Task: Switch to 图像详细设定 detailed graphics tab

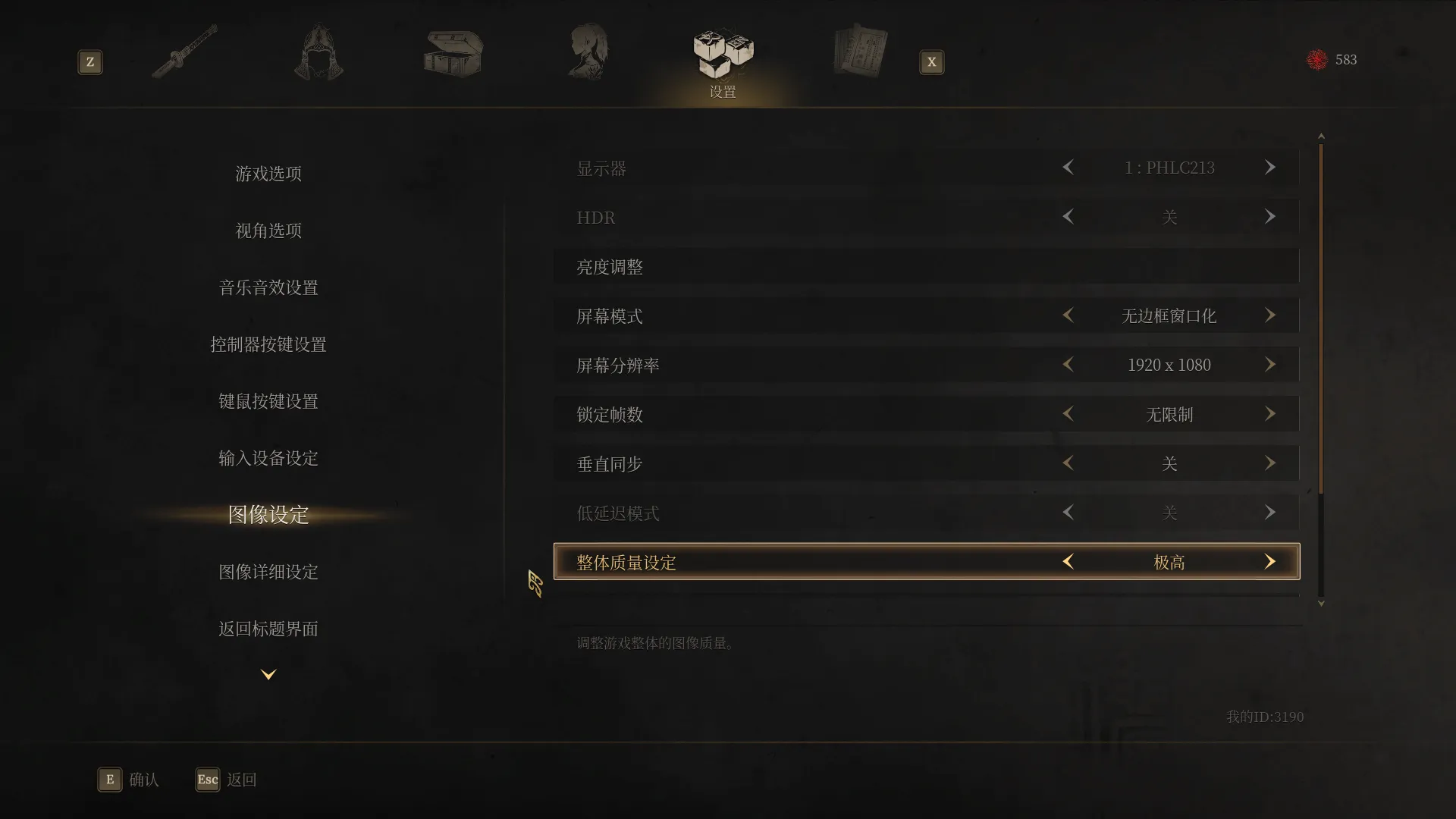Action: pyautogui.click(x=268, y=572)
